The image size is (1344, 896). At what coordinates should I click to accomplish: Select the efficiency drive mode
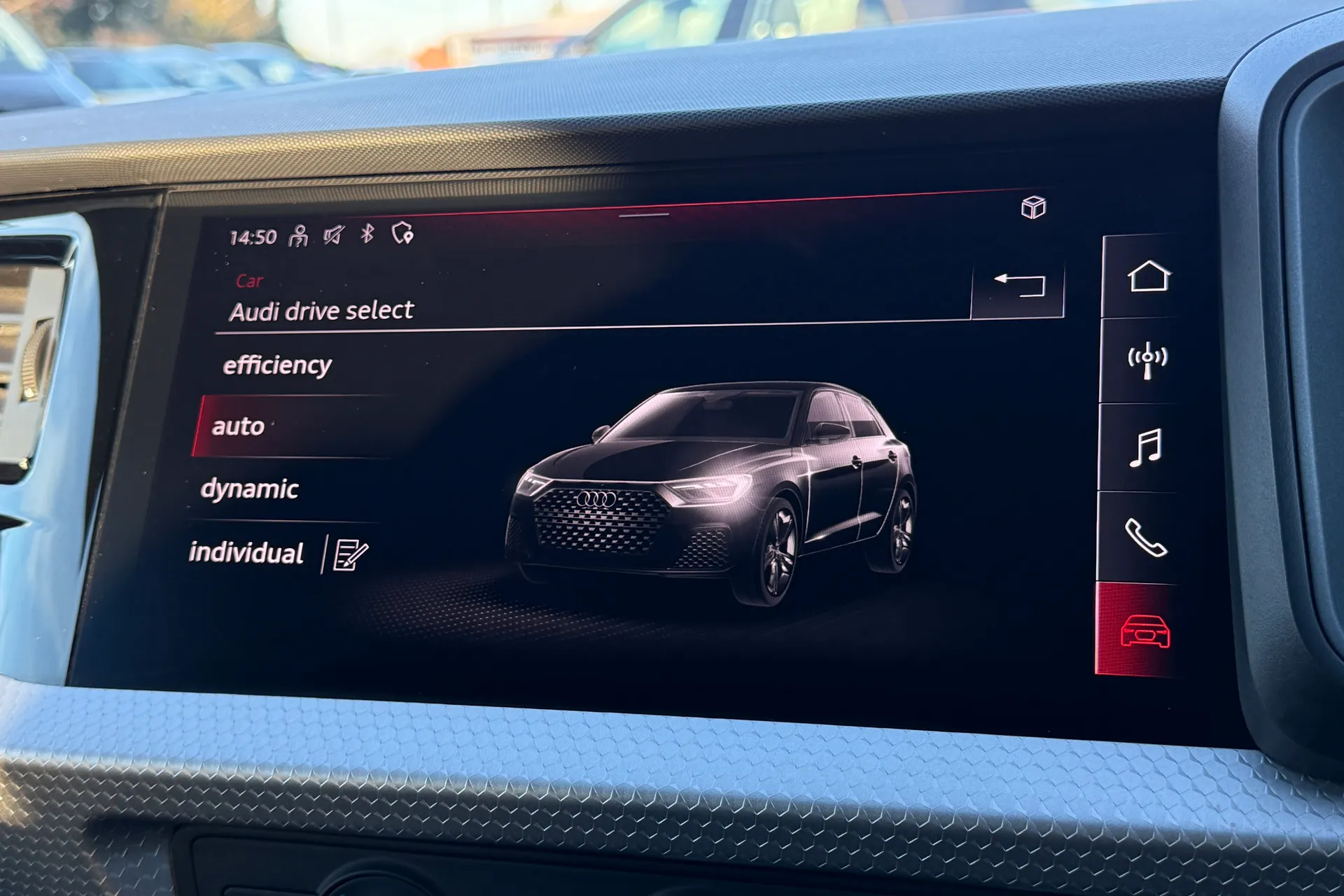click(x=277, y=363)
